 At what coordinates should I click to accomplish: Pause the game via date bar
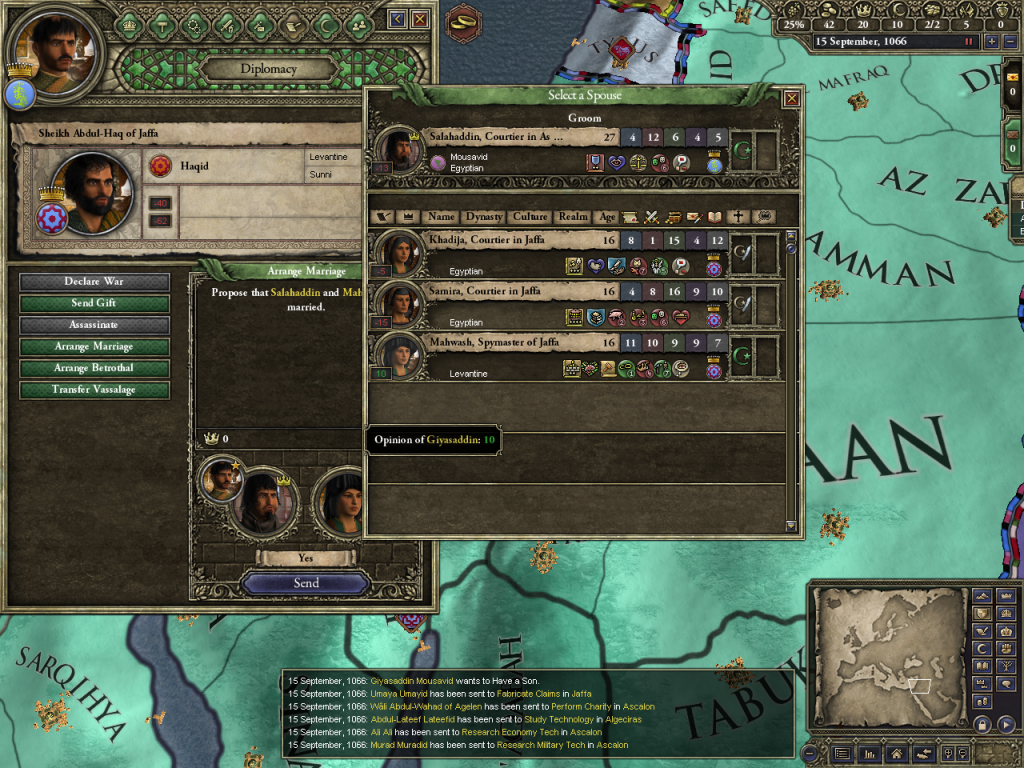click(x=968, y=42)
